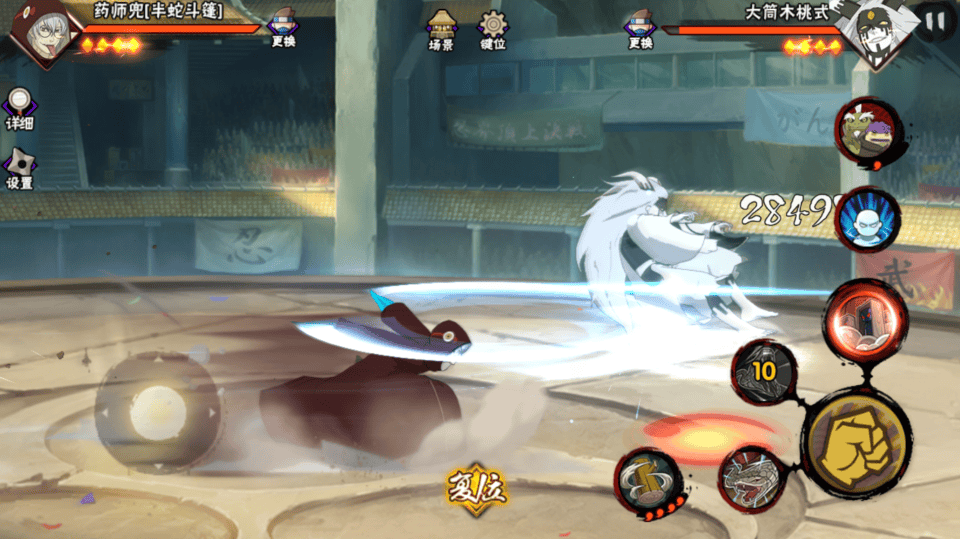The height and width of the screenshot is (539, 960).
Task: Tap the virtual joystick knob
Action: [x=158, y=411]
